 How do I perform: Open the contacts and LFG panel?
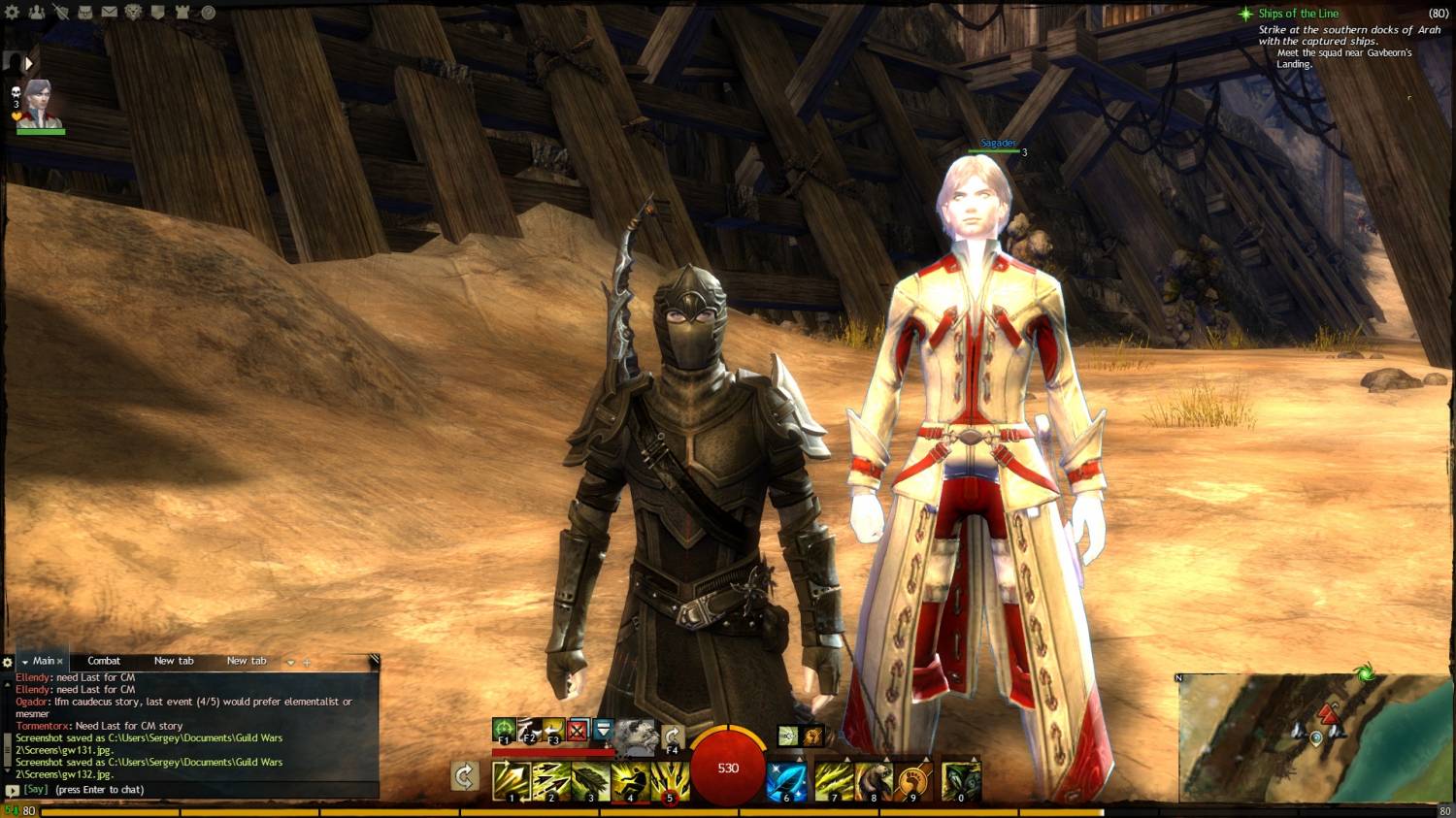37,13
